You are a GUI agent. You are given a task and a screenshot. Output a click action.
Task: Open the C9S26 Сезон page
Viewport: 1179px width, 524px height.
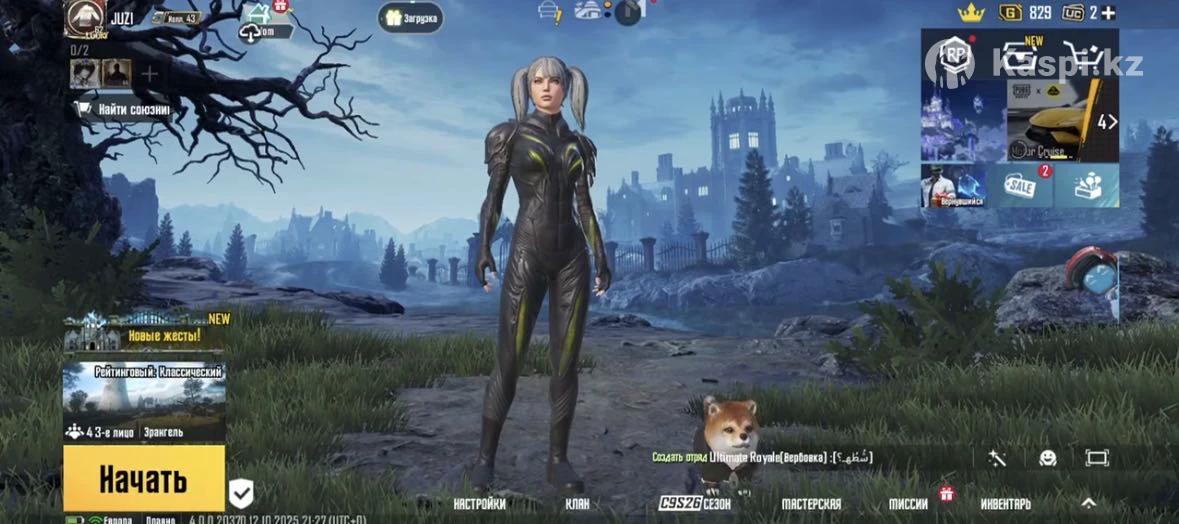coord(695,504)
